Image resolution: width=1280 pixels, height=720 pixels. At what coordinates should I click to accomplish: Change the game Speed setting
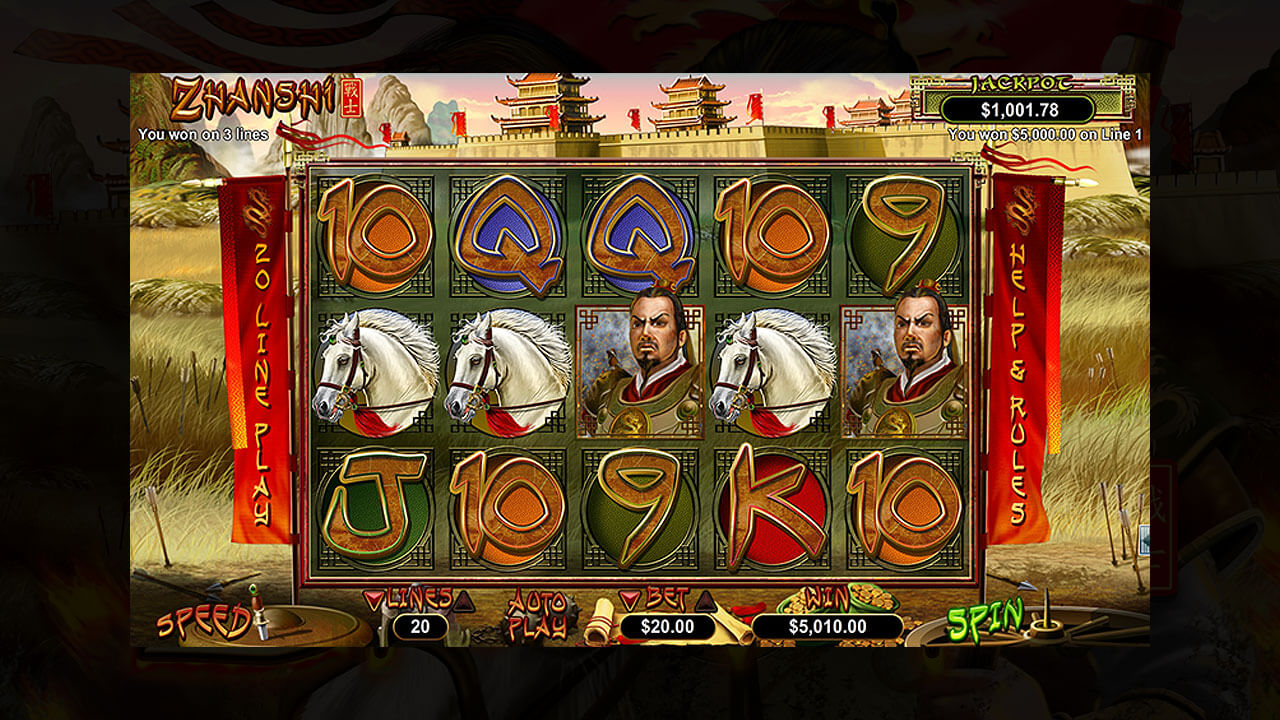tap(203, 622)
